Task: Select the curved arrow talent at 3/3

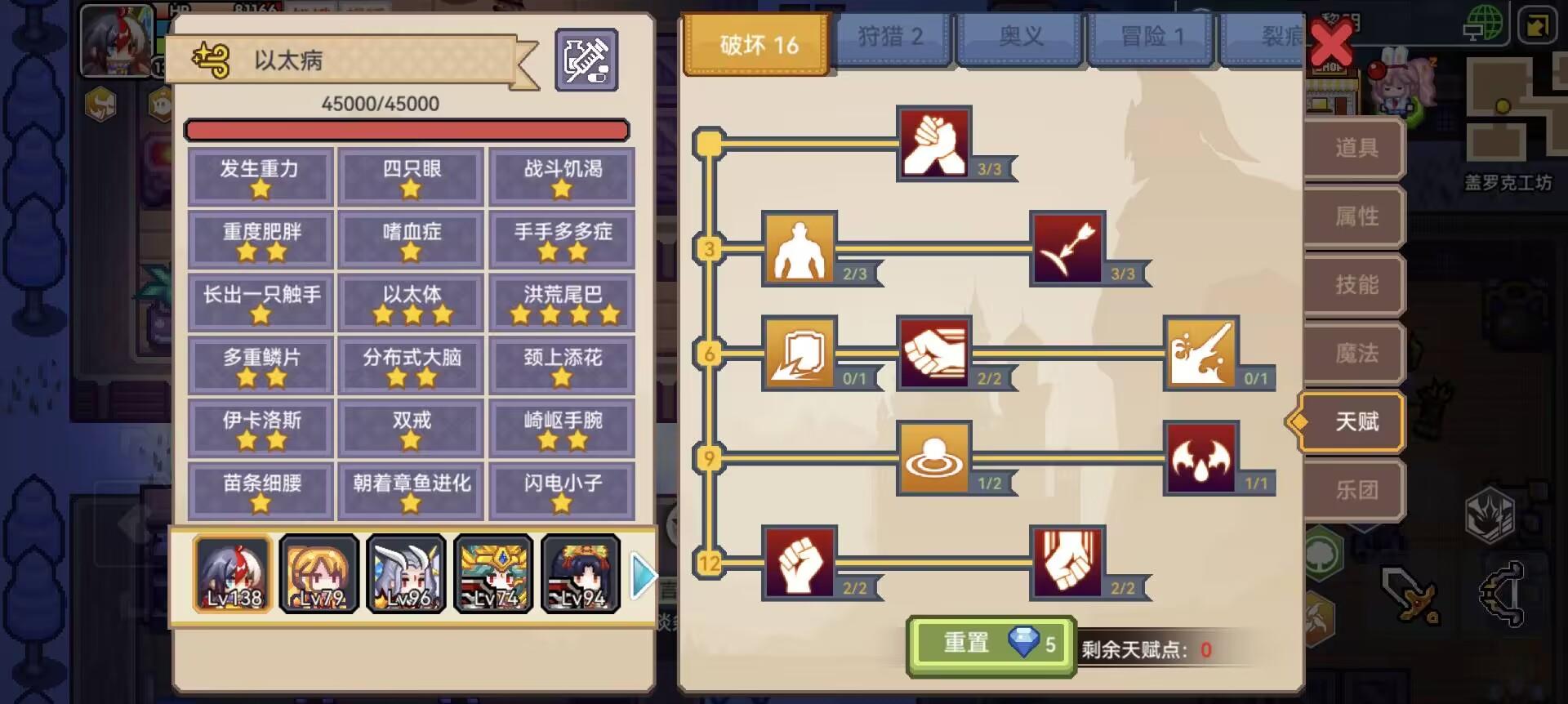Action: [x=1066, y=249]
